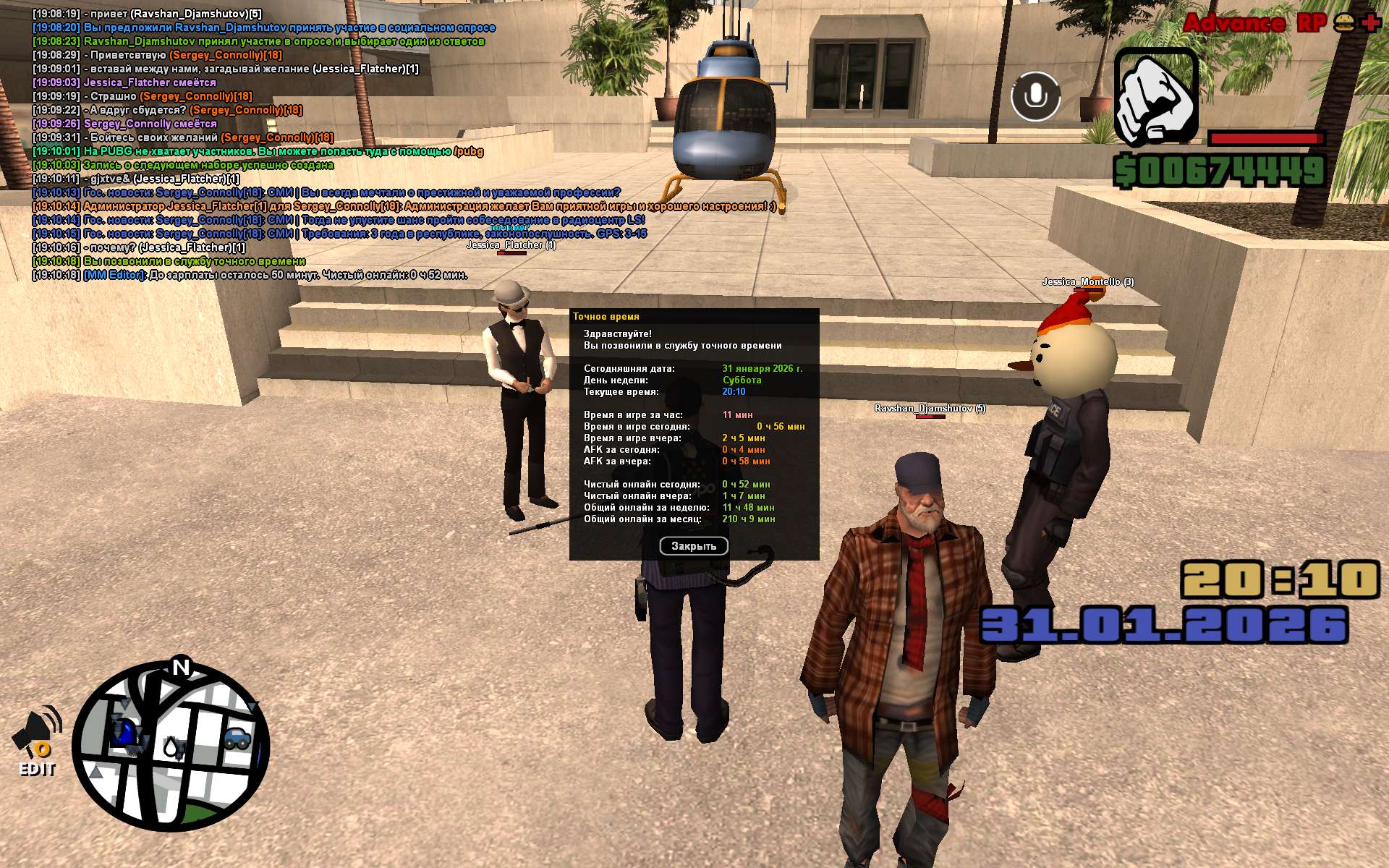Open the circular radar minimap
Screen dimensions: 1389x868
pos(171,746)
